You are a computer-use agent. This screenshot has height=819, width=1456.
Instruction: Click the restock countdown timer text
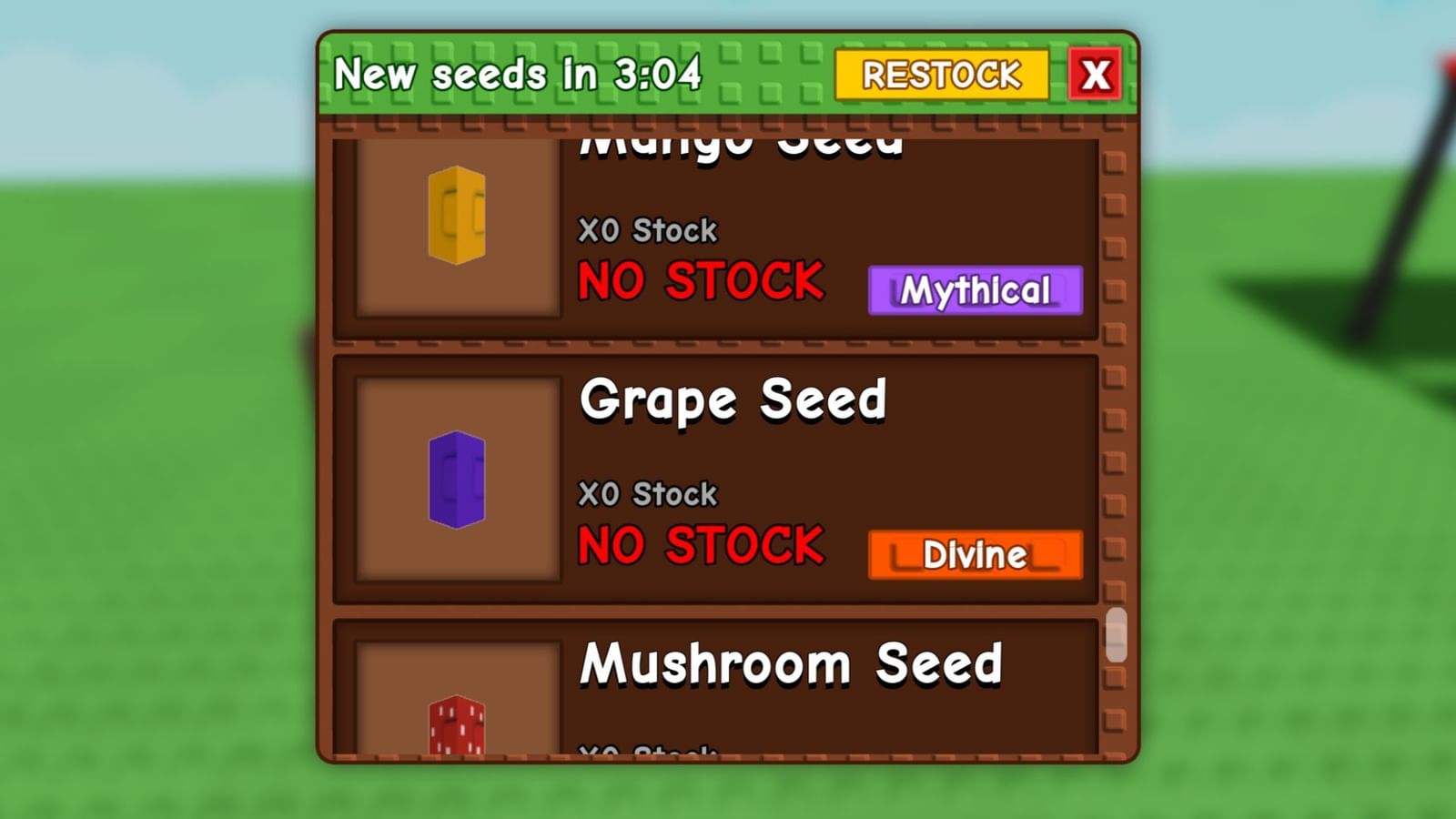click(x=519, y=74)
